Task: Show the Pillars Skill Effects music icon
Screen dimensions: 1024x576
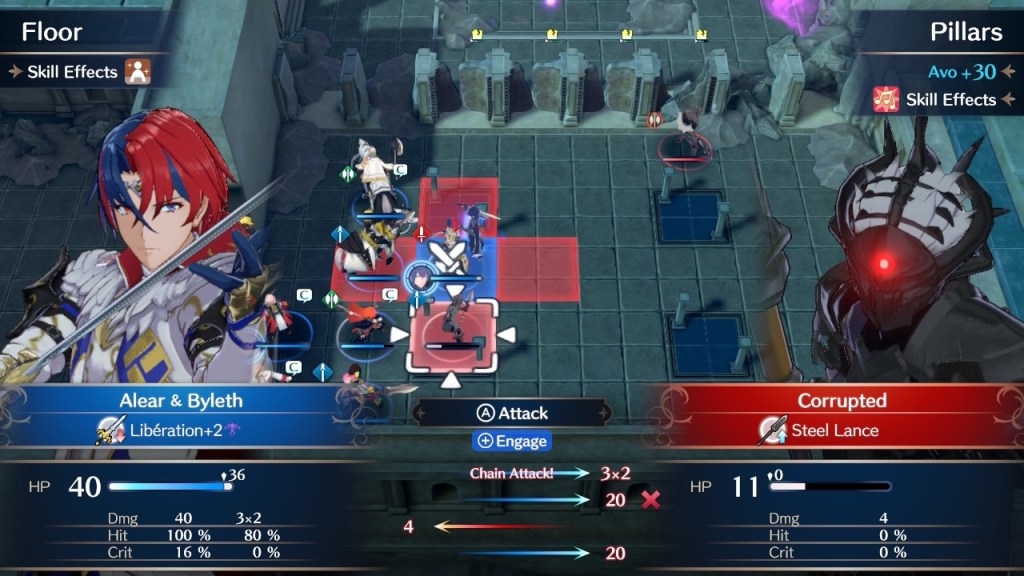Action: coord(886,99)
